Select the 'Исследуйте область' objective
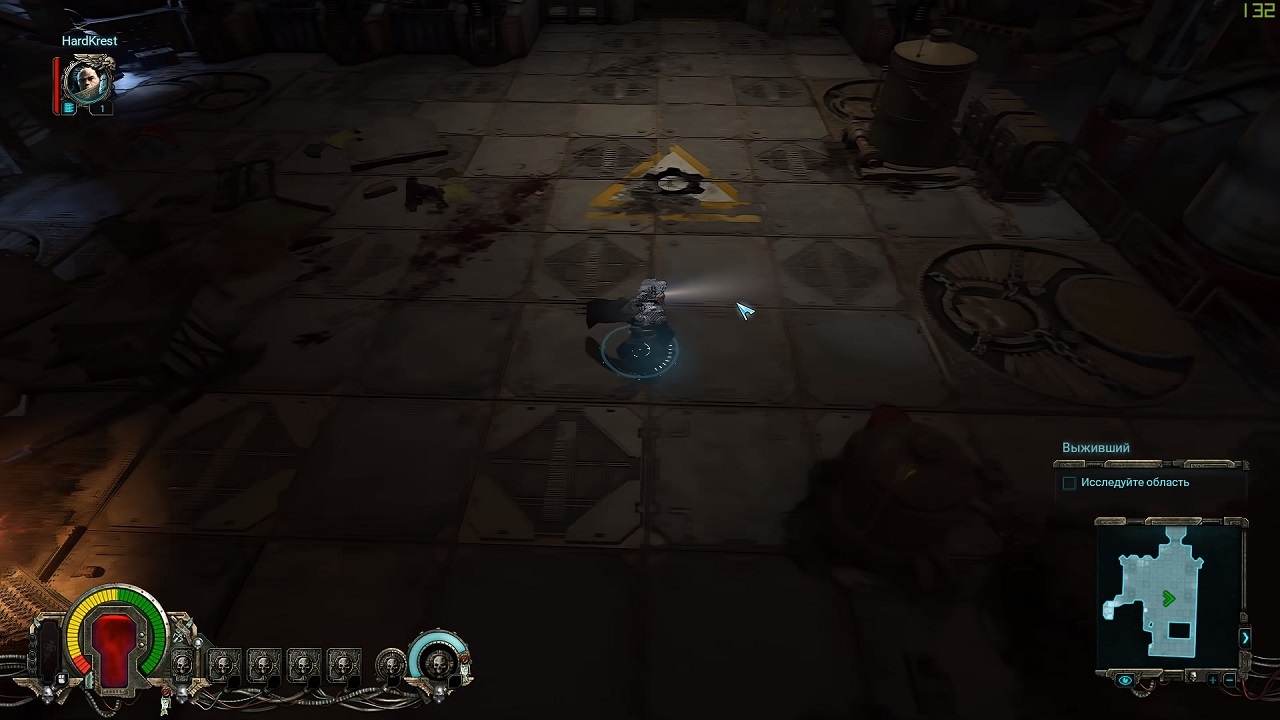Image resolution: width=1280 pixels, height=720 pixels. pyautogui.click(x=1134, y=483)
